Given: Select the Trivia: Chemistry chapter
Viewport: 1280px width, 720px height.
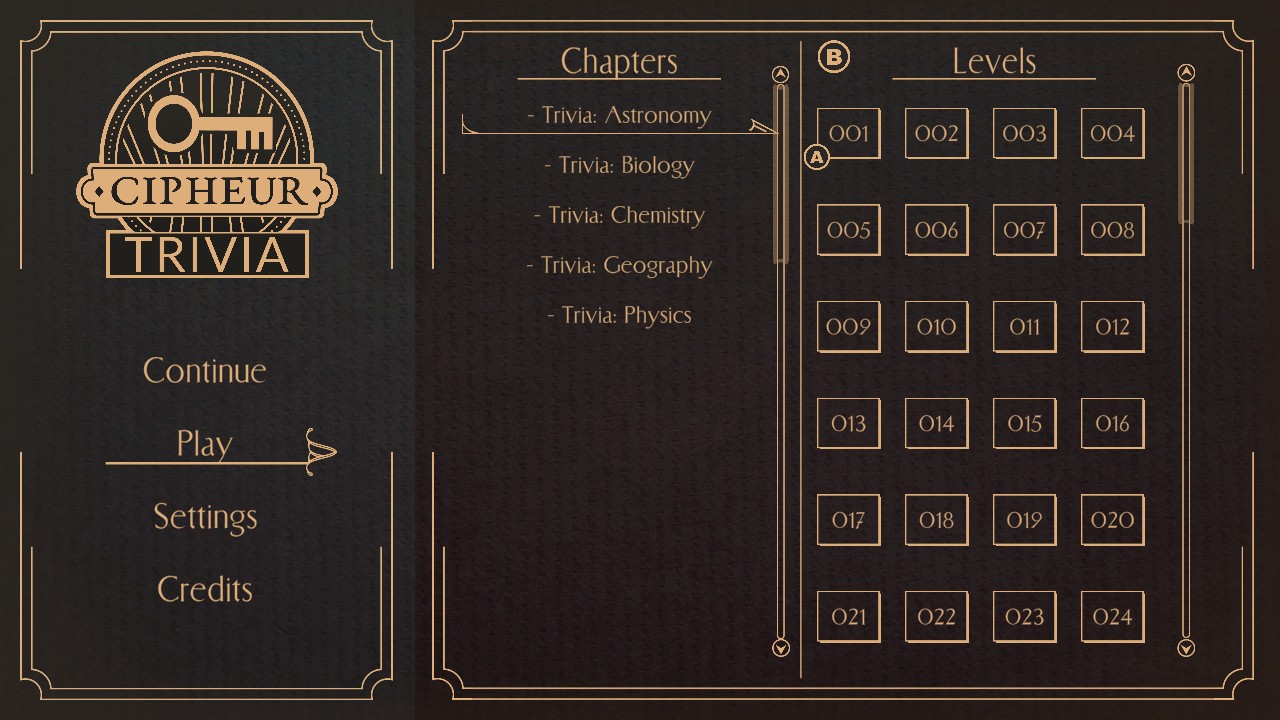Looking at the screenshot, I should coord(626,215).
